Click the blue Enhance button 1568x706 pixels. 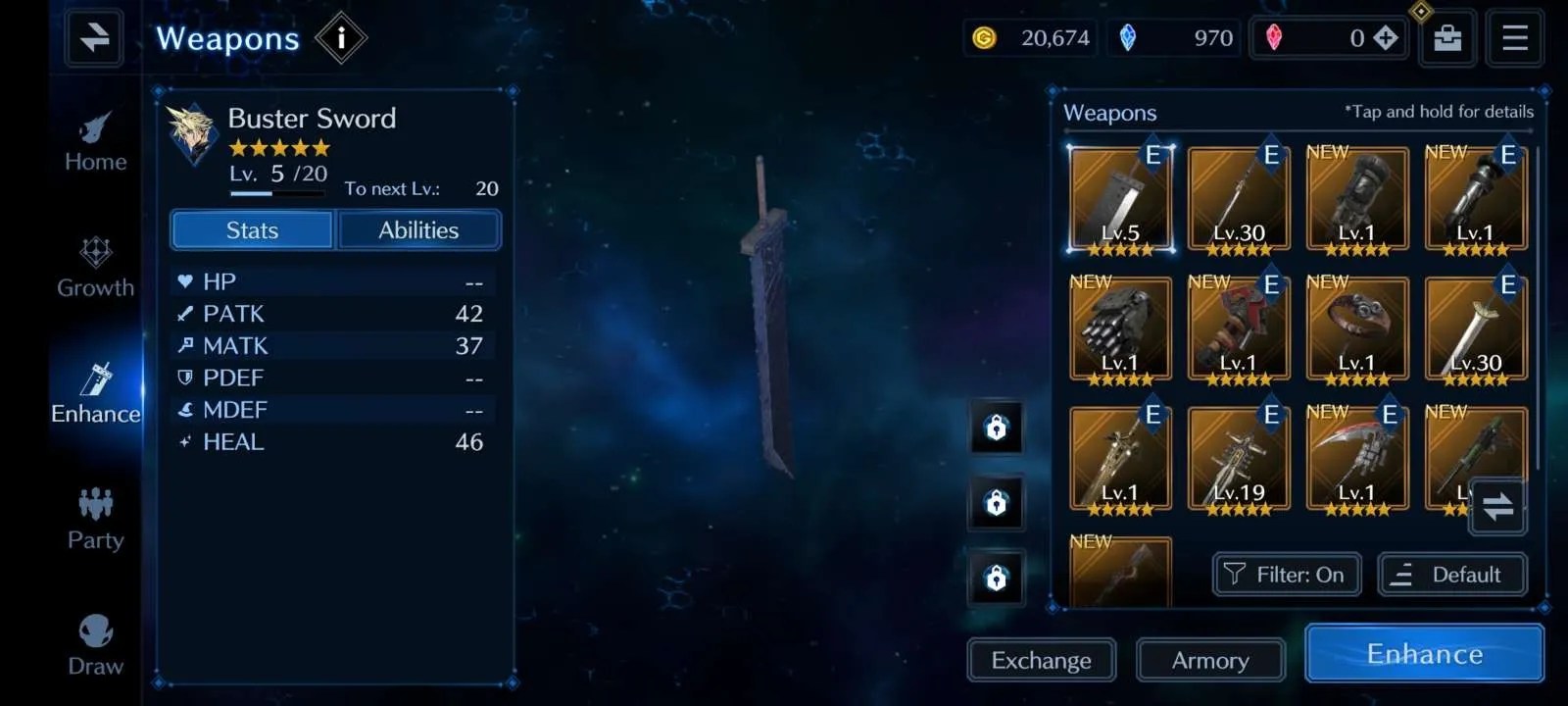click(1424, 654)
